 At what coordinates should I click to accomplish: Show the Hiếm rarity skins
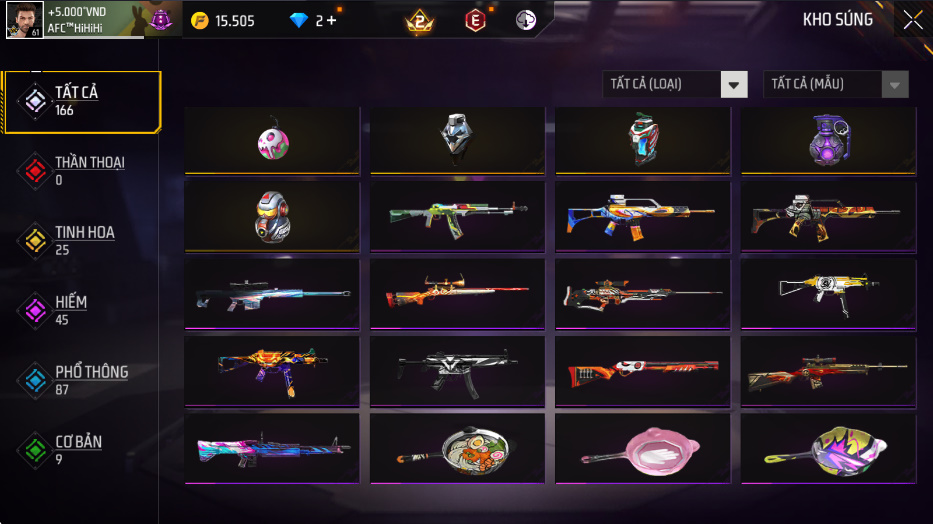pos(70,310)
